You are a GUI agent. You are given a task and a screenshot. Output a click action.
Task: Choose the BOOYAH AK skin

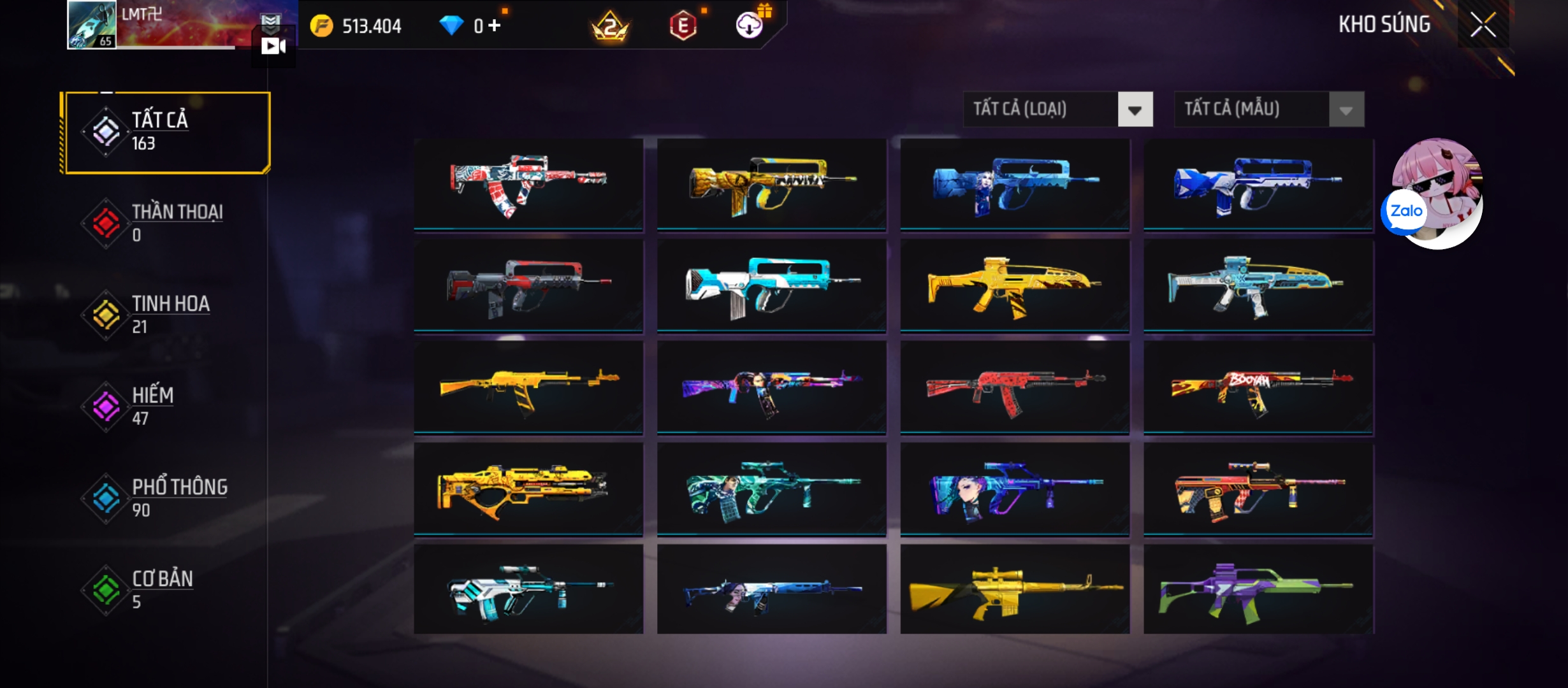[1258, 389]
